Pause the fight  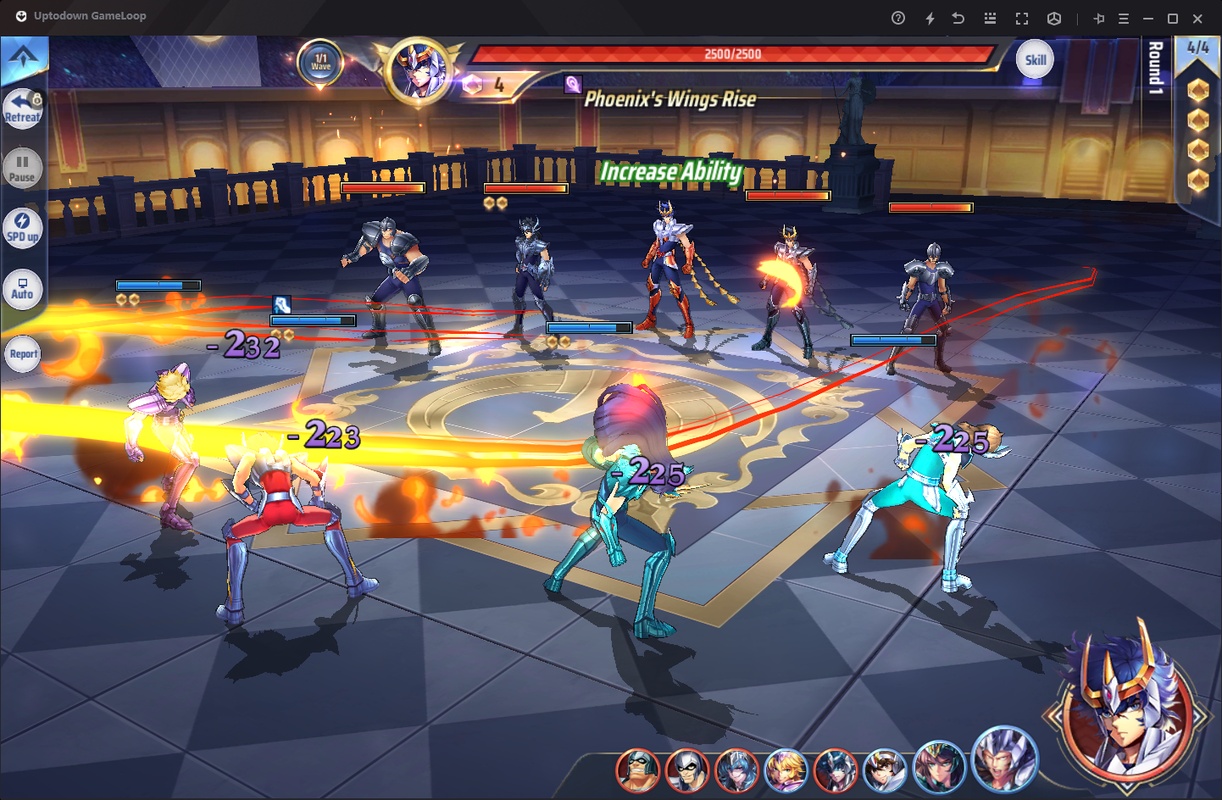tap(22, 167)
